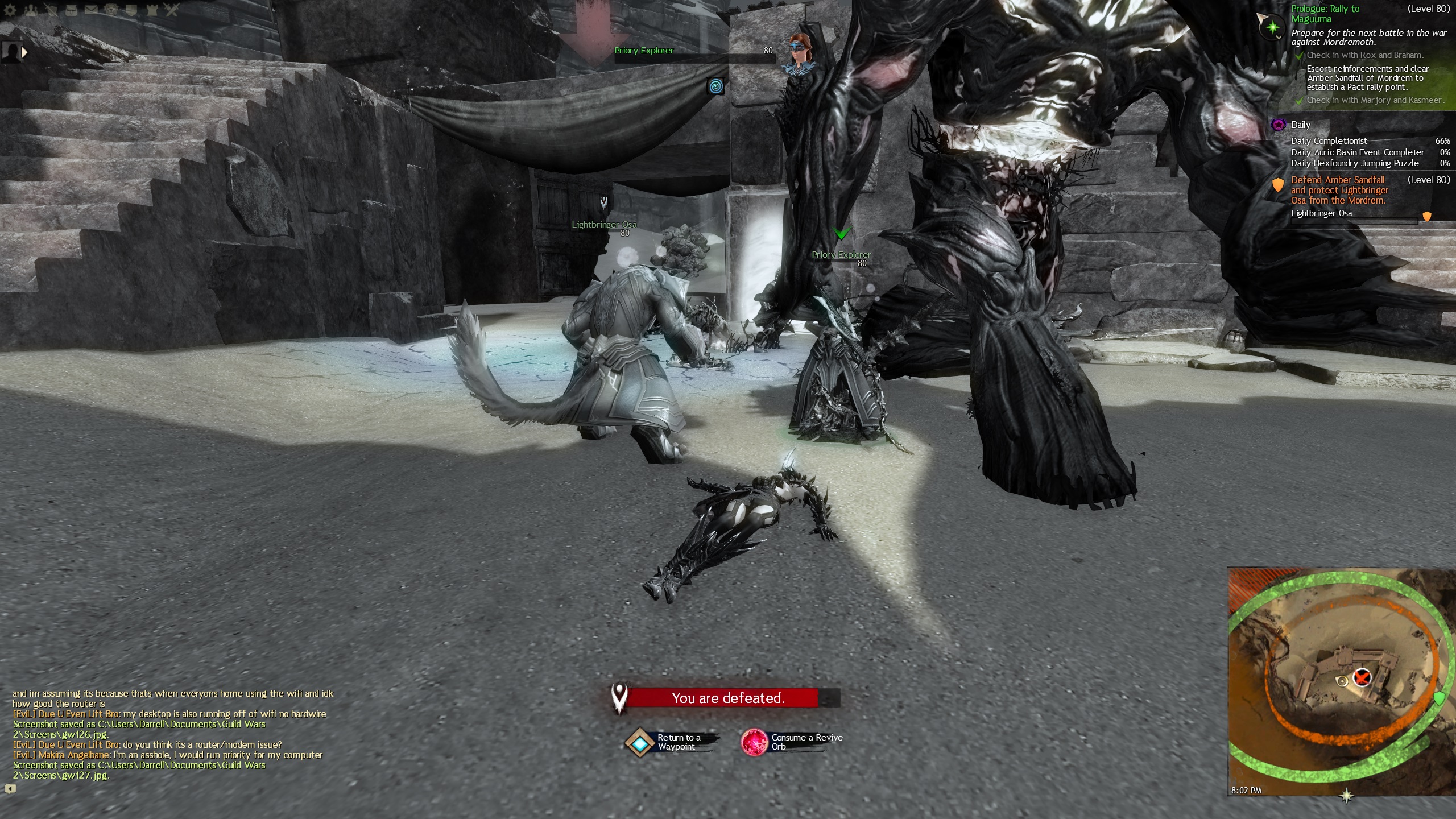Viewport: 1456px width, 819px height.
Task: Open the Hero panel sword-and-shield icon
Action: coord(51,10)
